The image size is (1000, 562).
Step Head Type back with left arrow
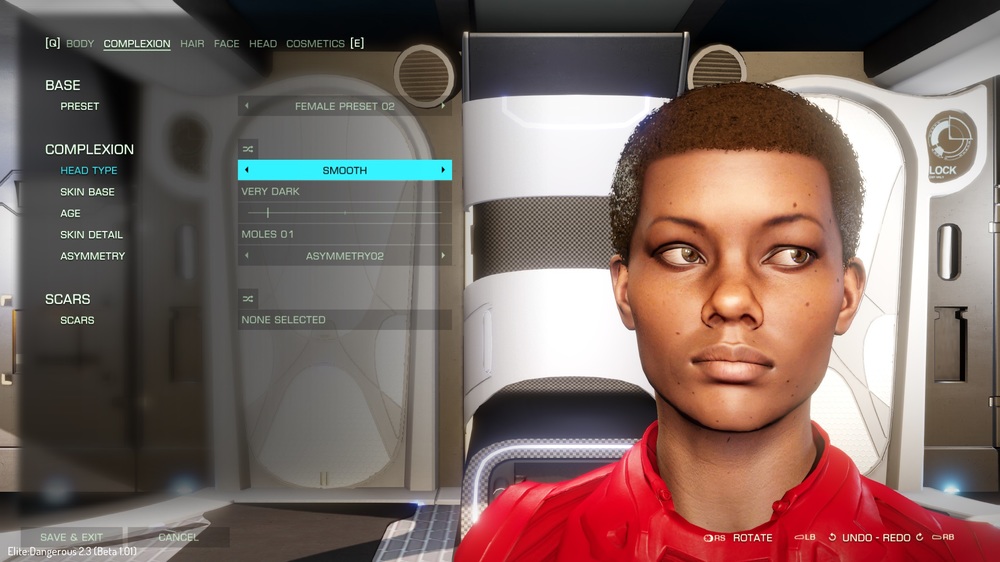tap(247, 171)
